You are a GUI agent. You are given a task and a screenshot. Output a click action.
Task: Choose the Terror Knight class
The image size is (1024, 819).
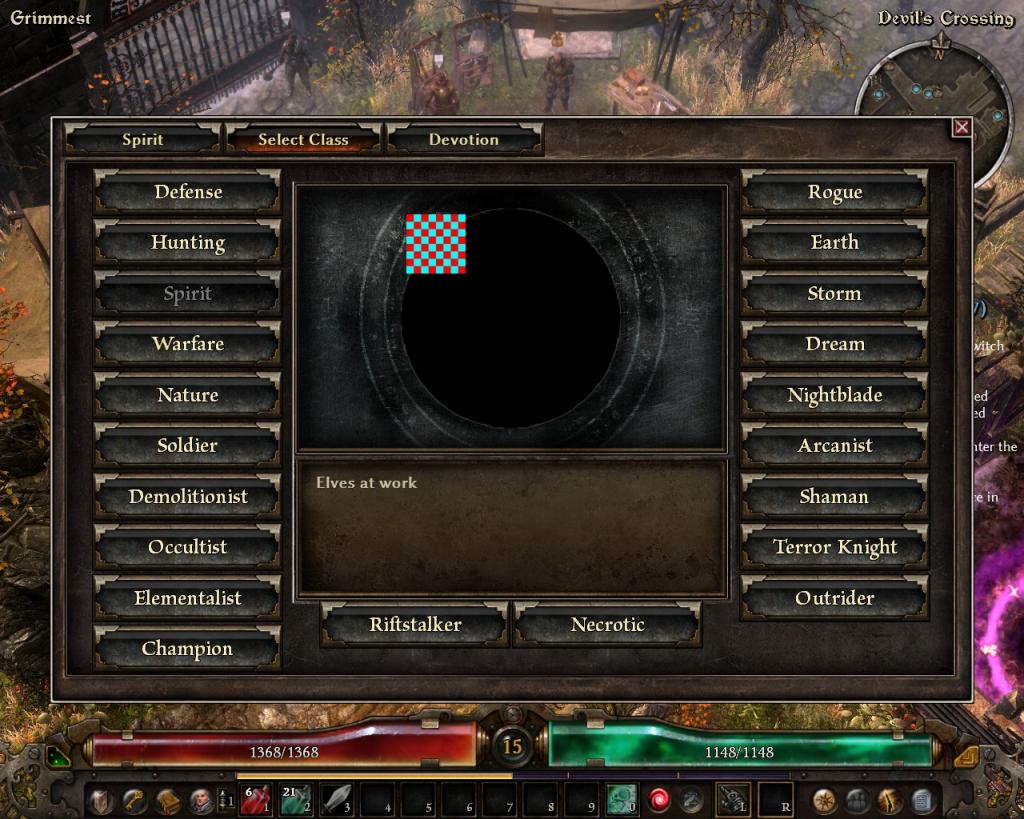(x=834, y=548)
